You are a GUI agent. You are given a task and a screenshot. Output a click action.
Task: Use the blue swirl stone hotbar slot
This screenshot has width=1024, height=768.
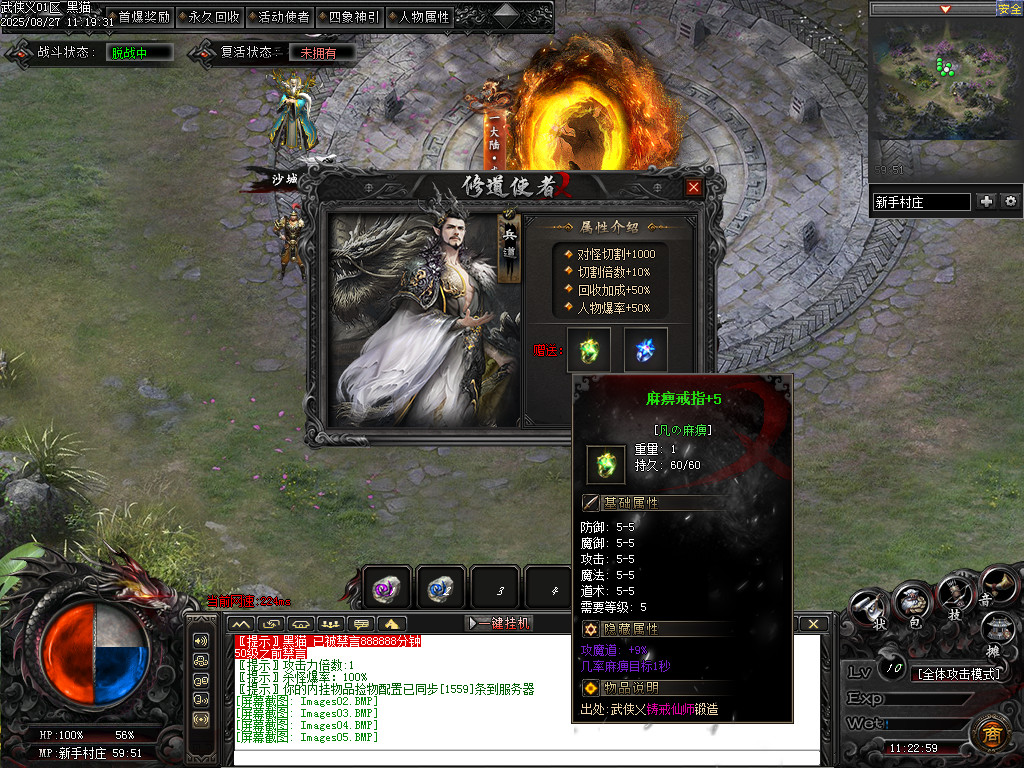click(440, 589)
